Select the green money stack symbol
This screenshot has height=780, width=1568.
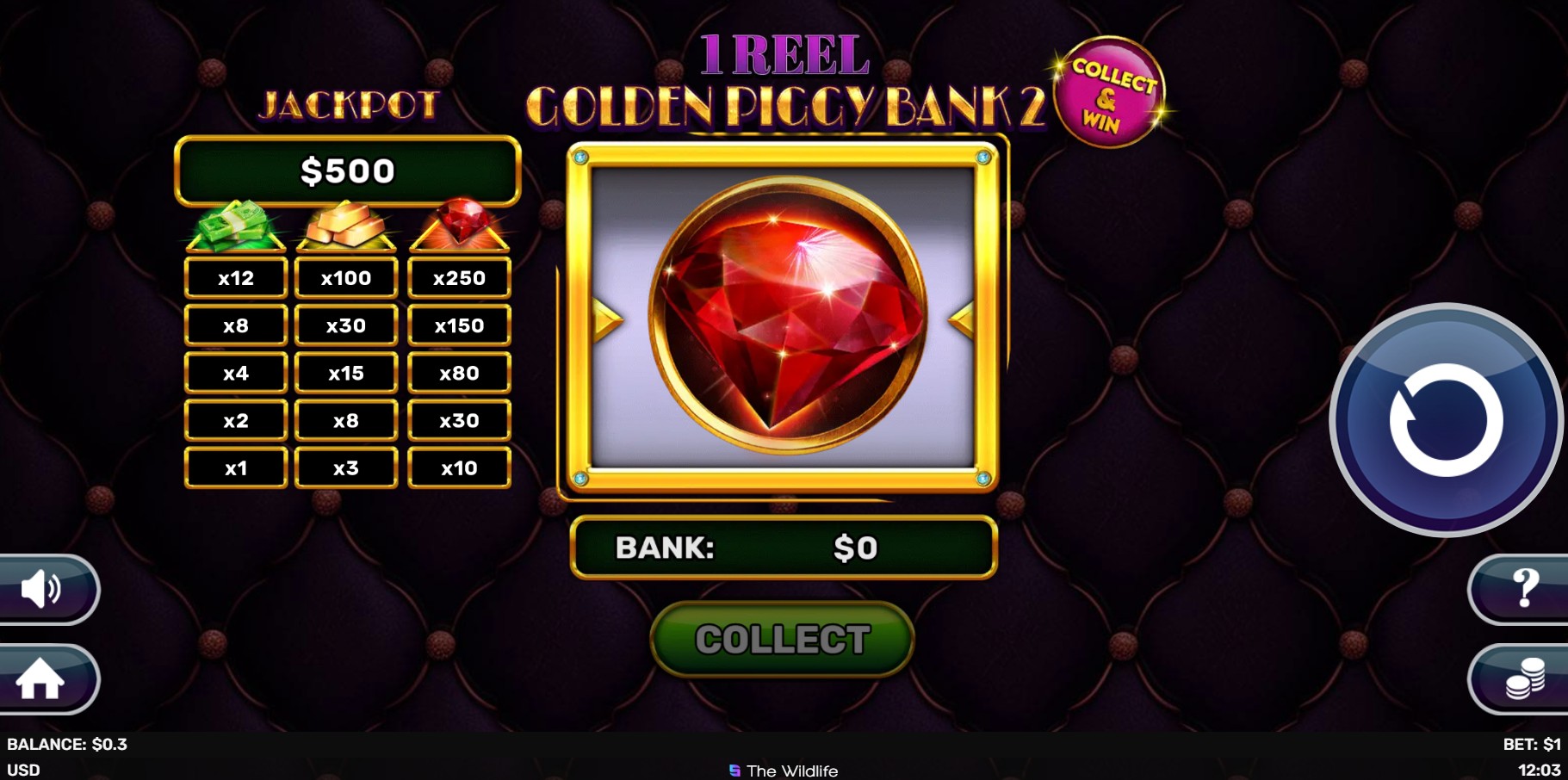[x=235, y=226]
